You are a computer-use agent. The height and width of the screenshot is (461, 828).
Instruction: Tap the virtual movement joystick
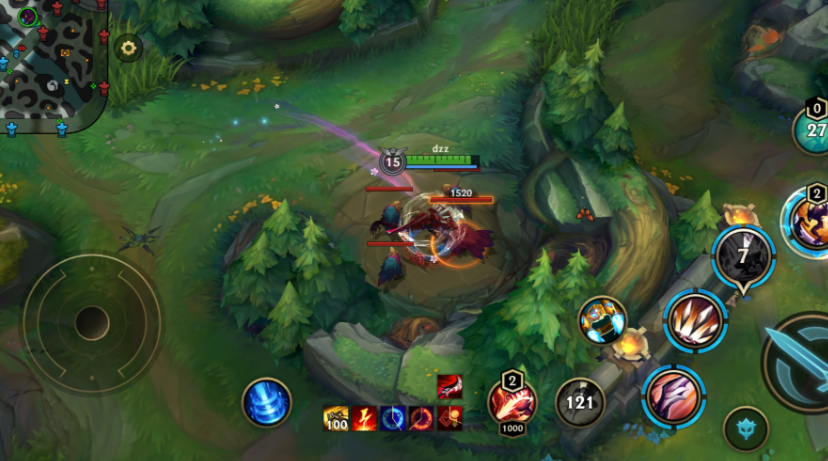click(91, 322)
